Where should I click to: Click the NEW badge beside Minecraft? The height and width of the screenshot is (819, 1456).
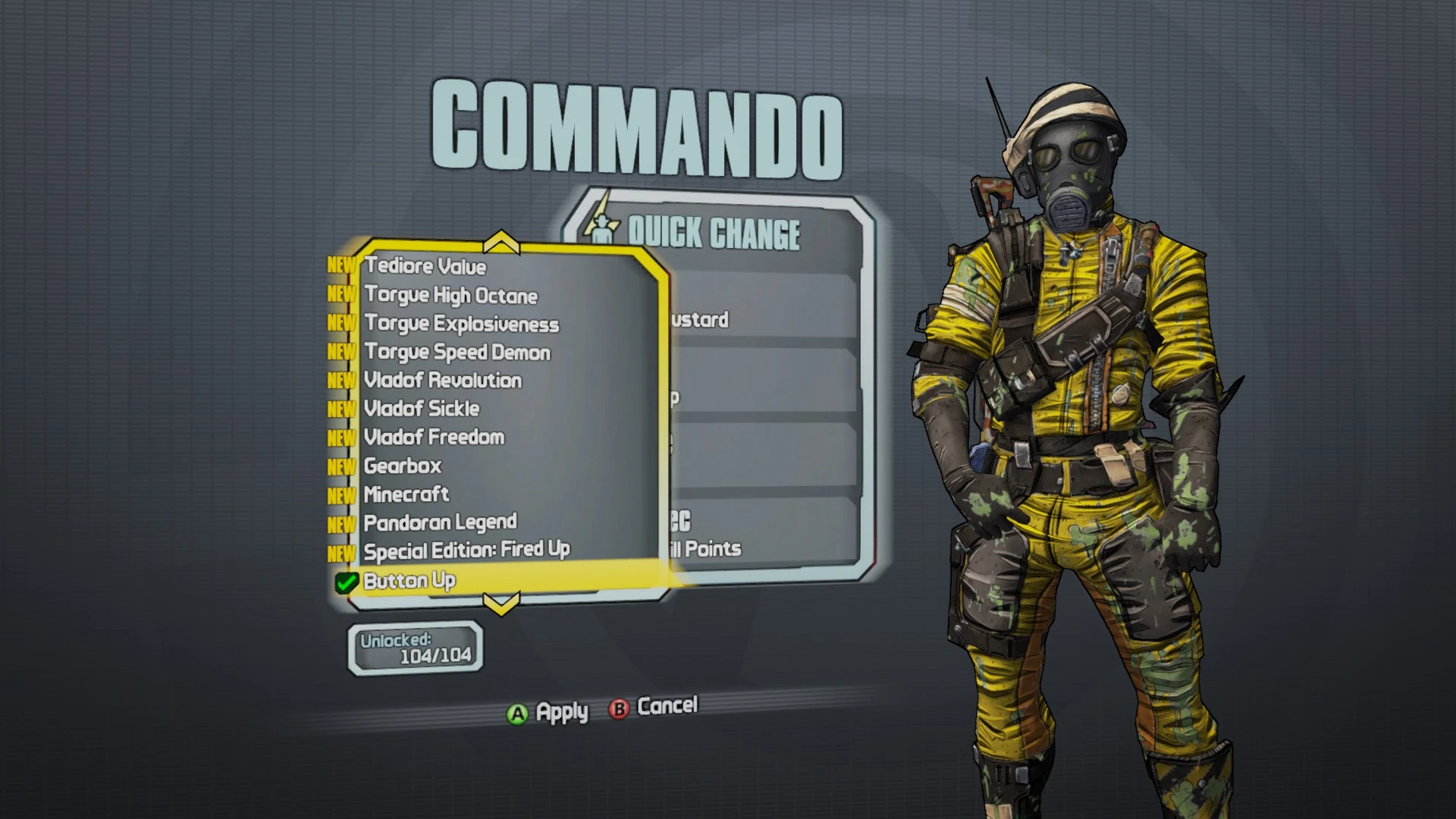[x=343, y=494]
